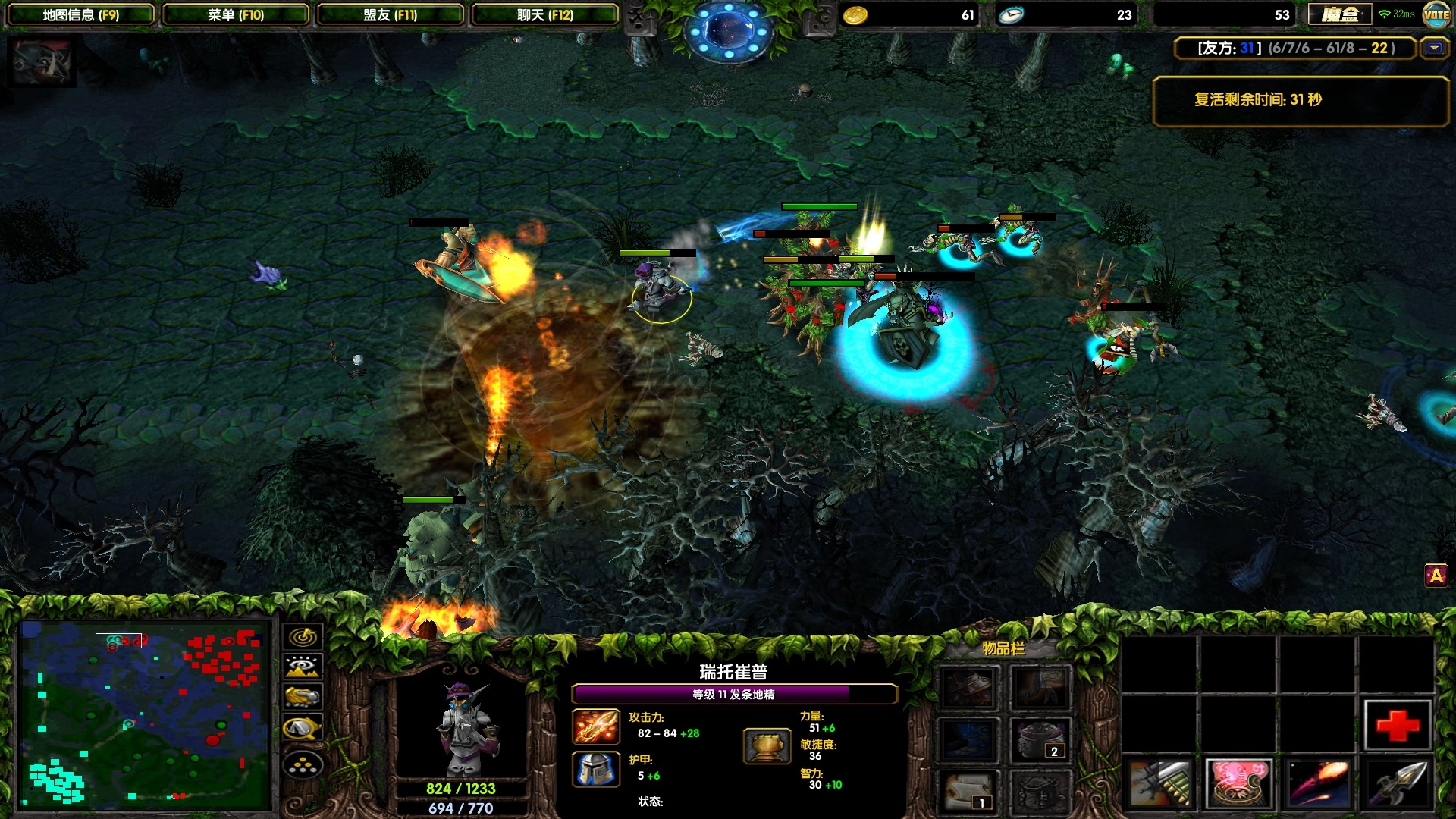Toggle the minimap terrain eye button

303,667
